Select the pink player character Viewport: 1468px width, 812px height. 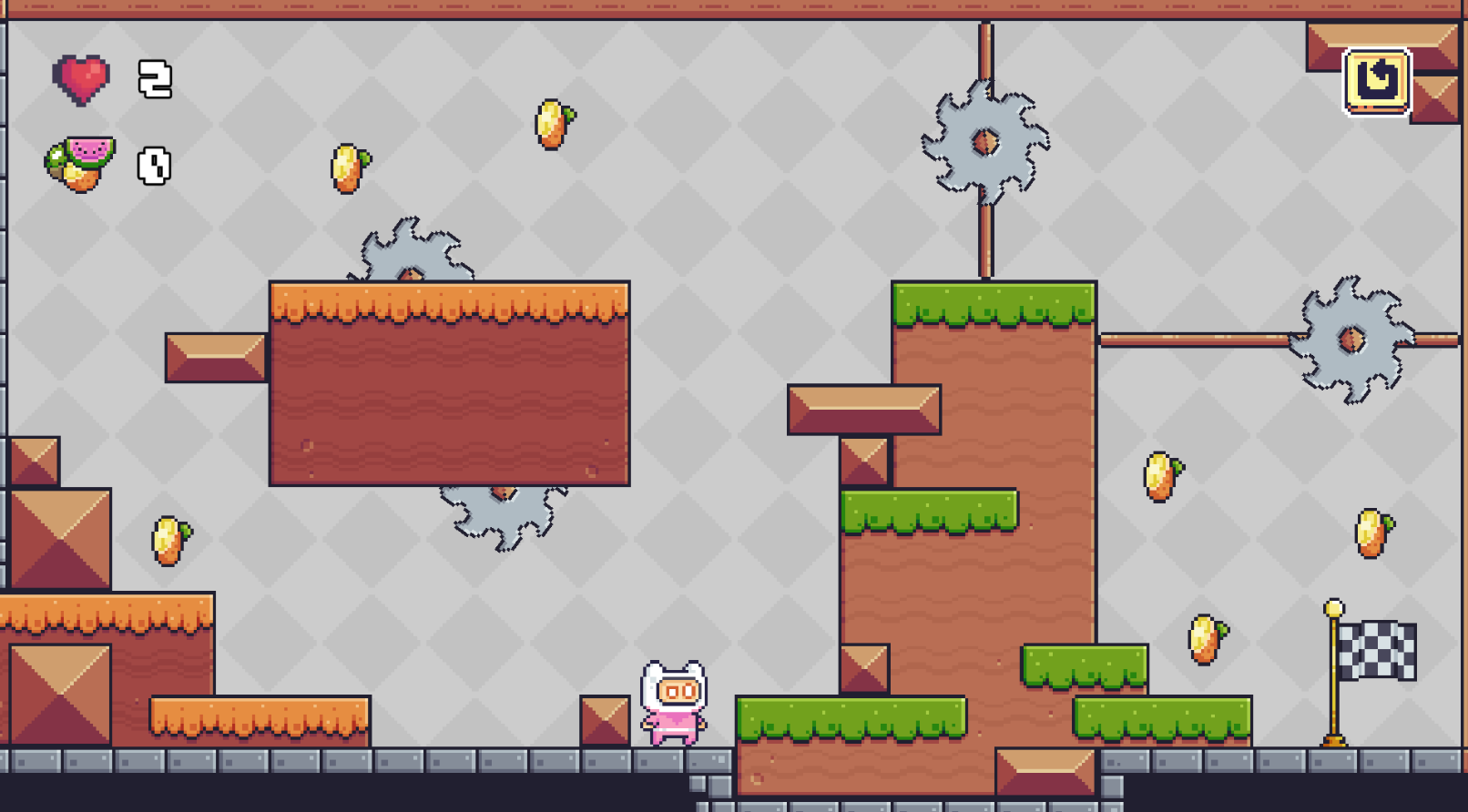click(x=672, y=699)
